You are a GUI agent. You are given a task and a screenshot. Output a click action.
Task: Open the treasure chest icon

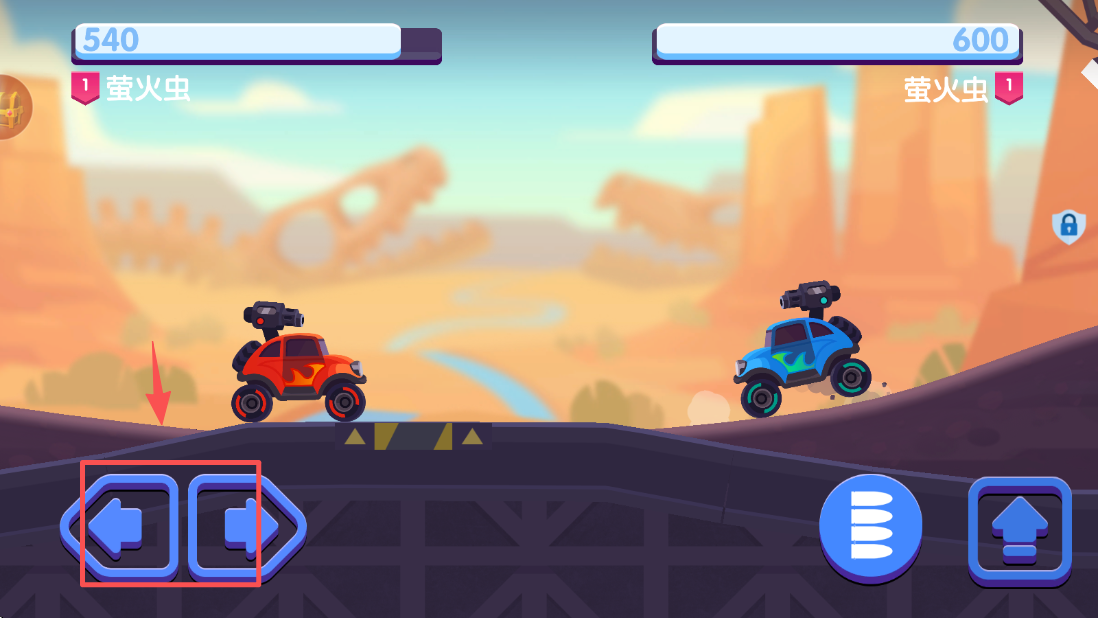[12, 106]
